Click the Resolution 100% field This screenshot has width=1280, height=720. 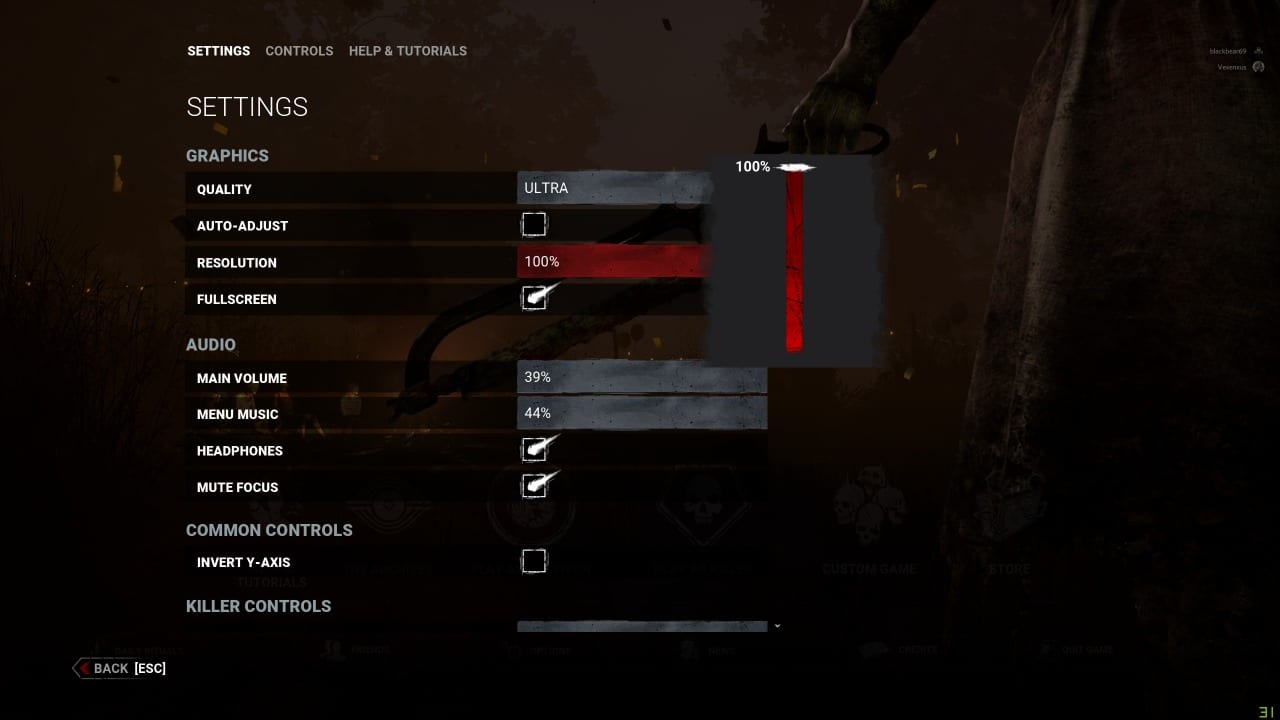tap(615, 262)
